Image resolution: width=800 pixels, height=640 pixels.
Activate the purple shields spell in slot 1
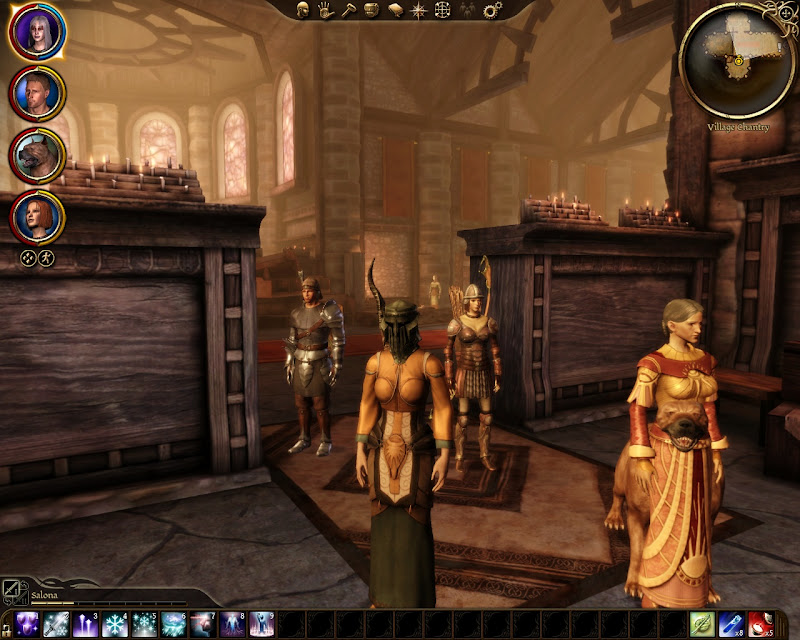(x=27, y=626)
